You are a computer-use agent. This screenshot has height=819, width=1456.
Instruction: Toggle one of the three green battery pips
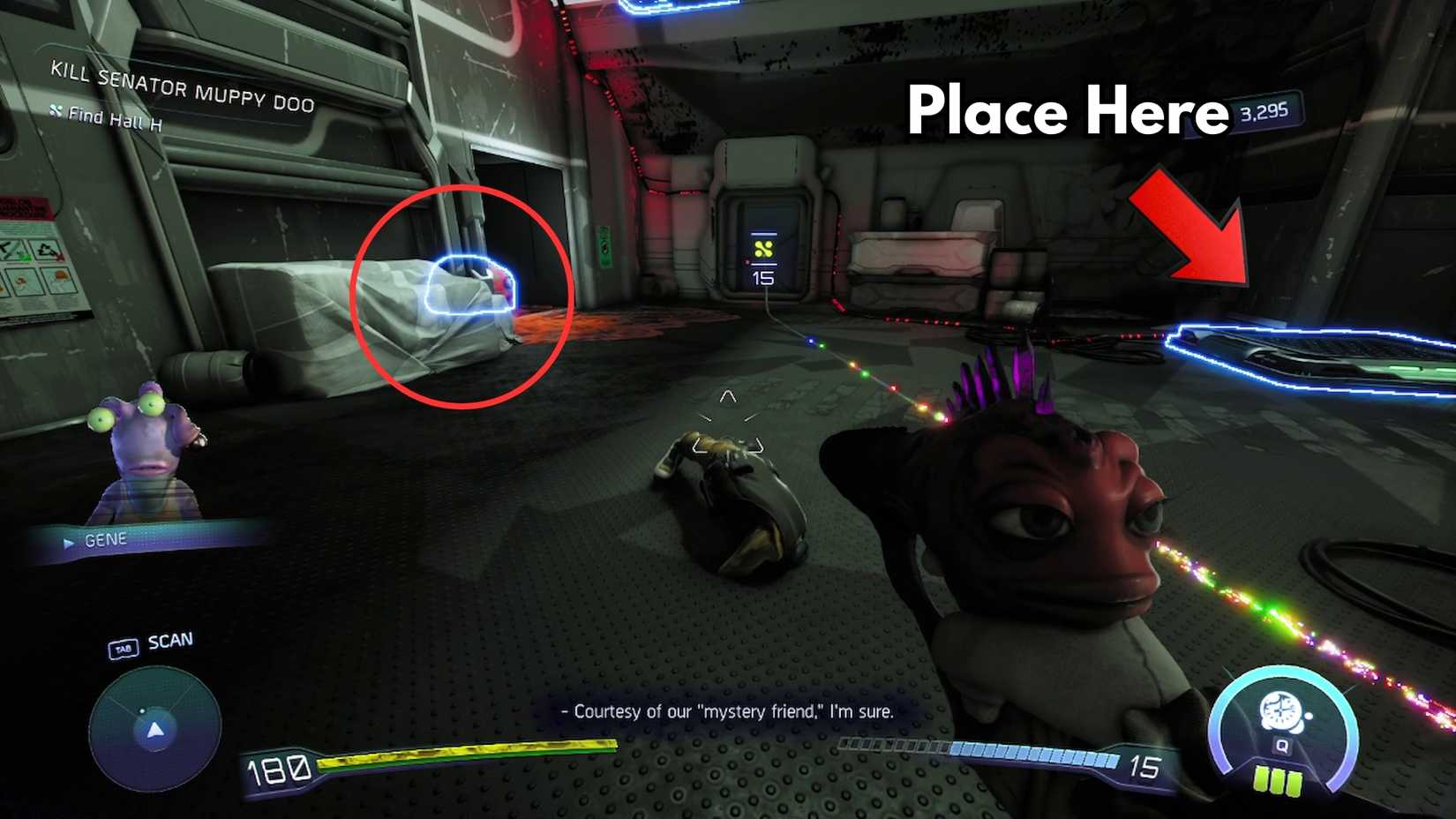[x=1276, y=779]
